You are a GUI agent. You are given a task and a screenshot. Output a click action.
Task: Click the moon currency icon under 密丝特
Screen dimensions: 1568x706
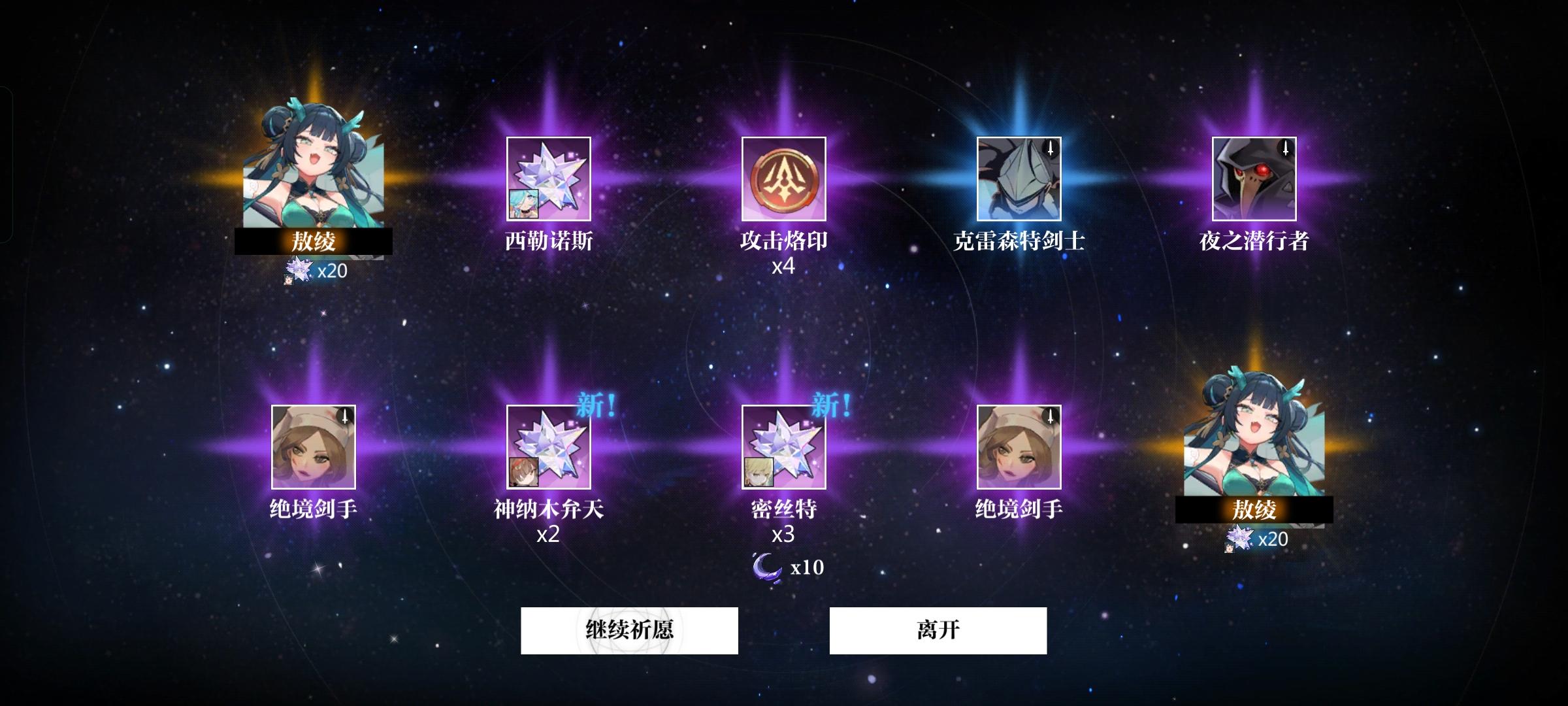click(768, 568)
